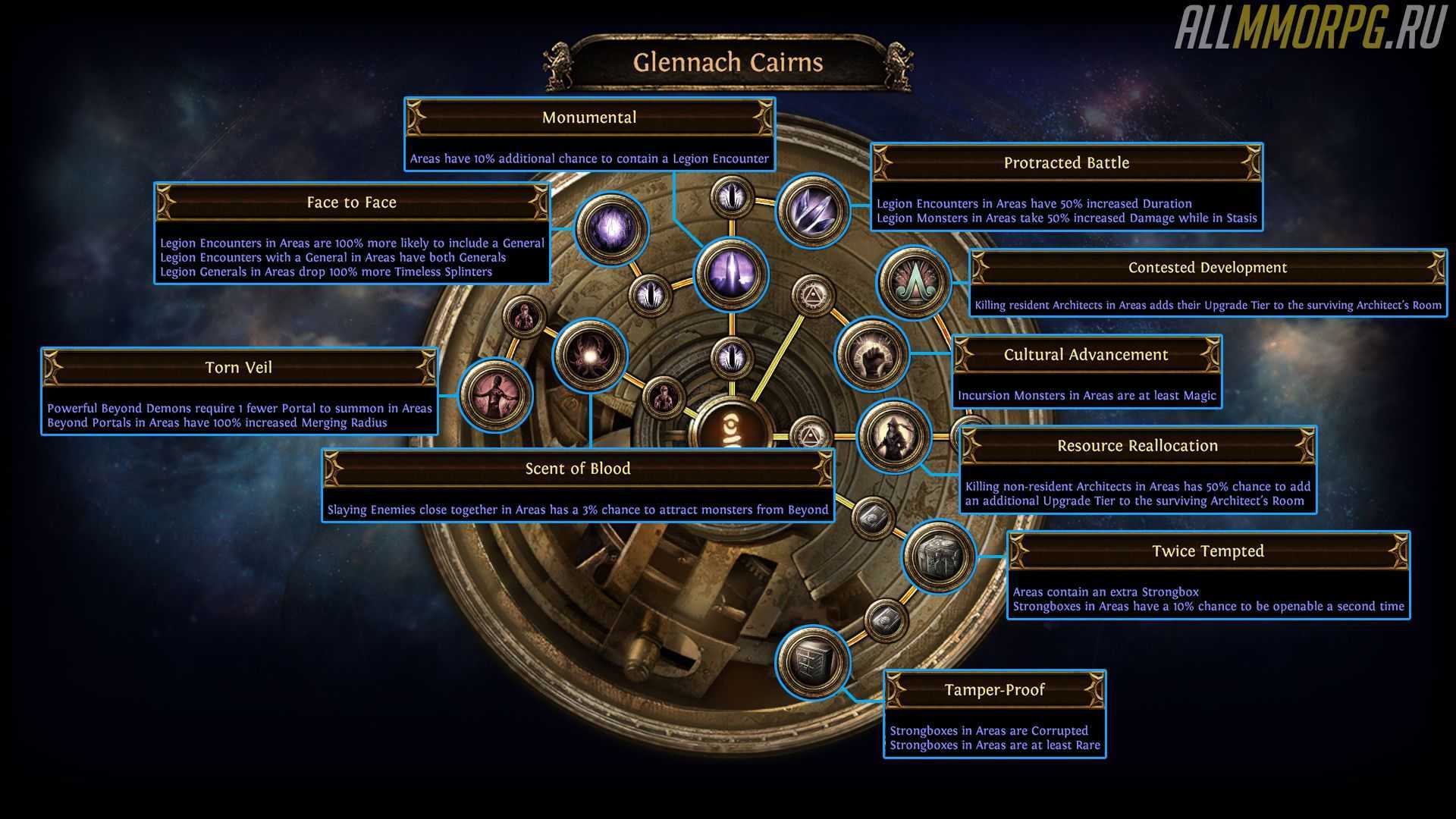Allocate the Monumental obelisk passive node
This screenshot has height=819, width=1456.
731,274
